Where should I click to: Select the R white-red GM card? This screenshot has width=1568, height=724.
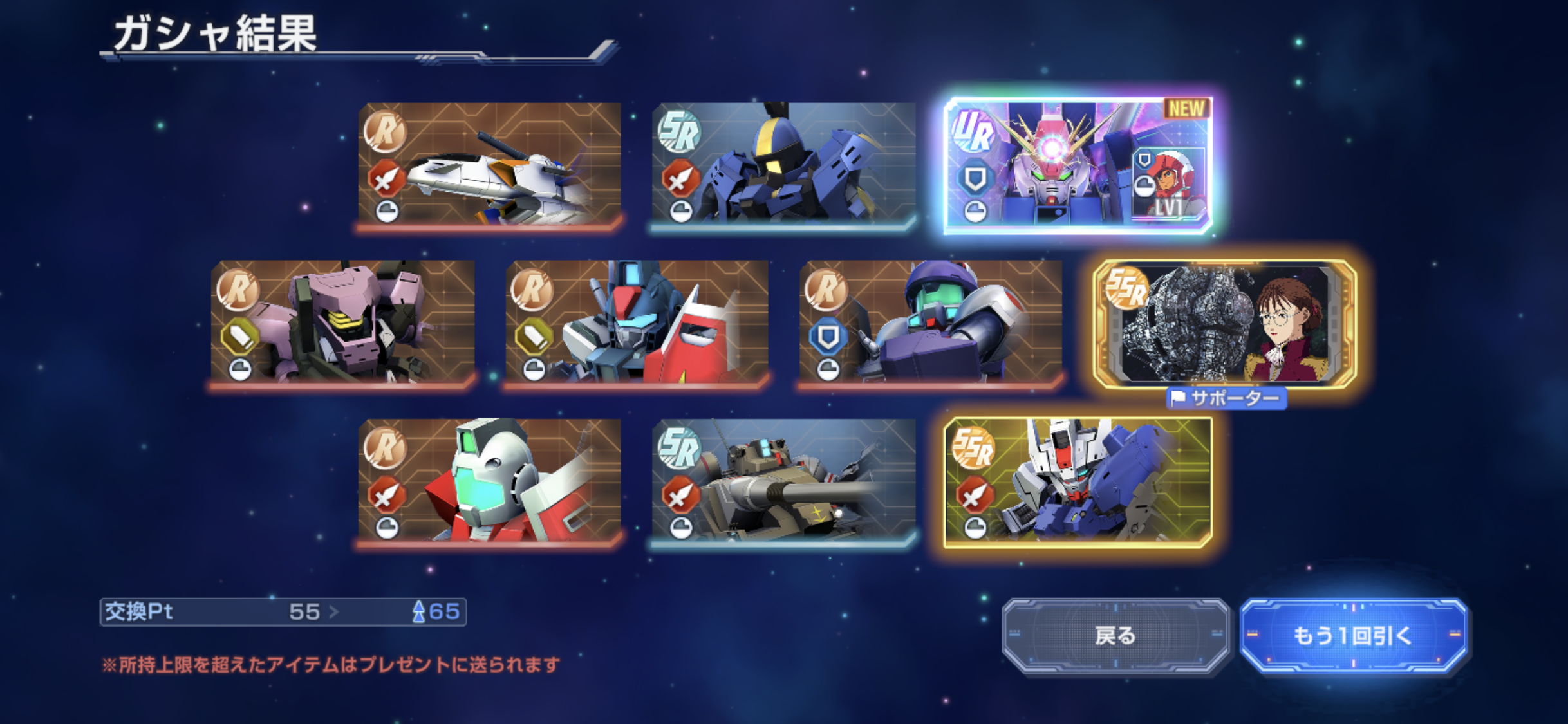coord(489,481)
